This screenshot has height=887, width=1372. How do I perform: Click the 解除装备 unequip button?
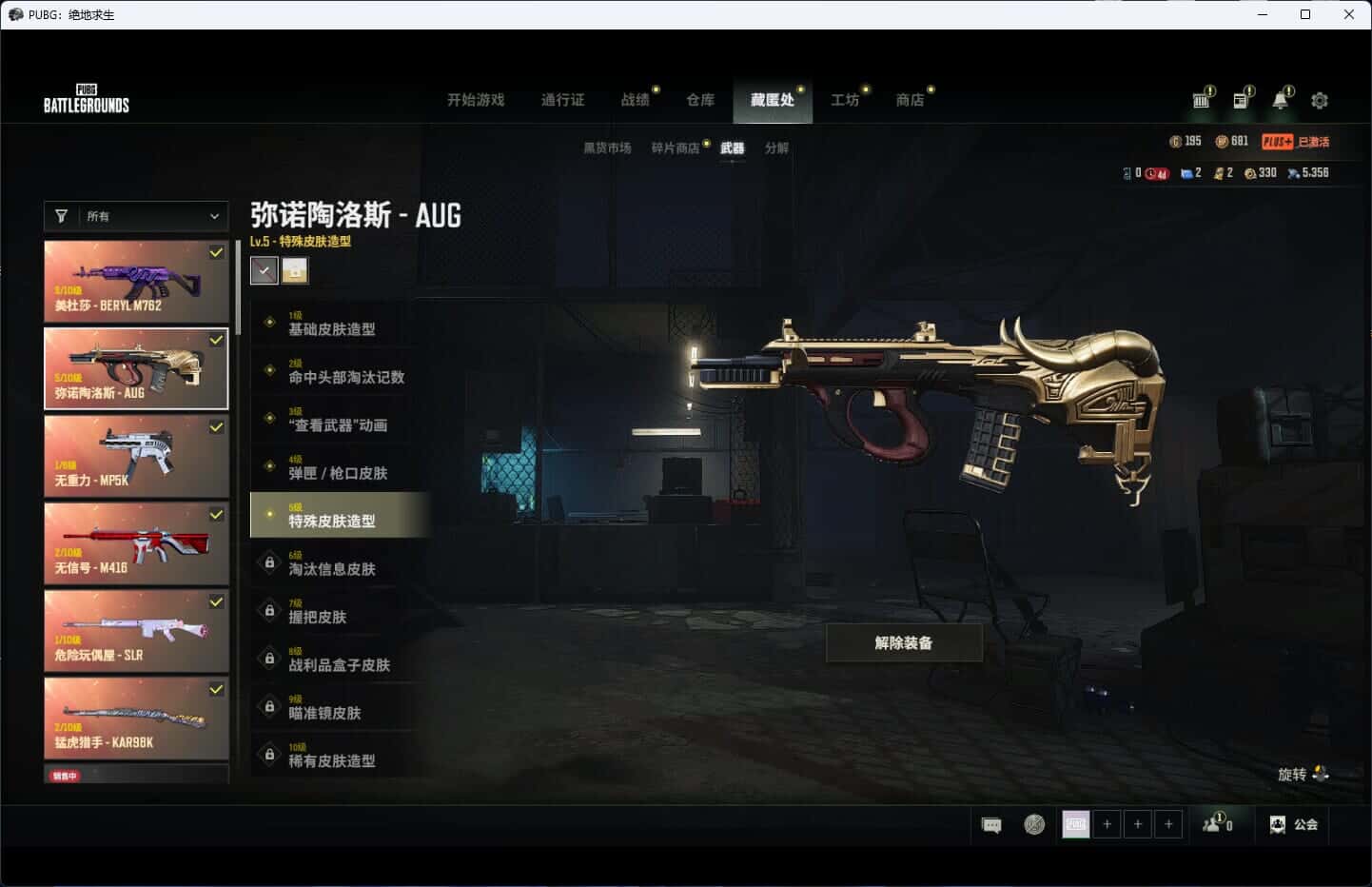point(904,643)
